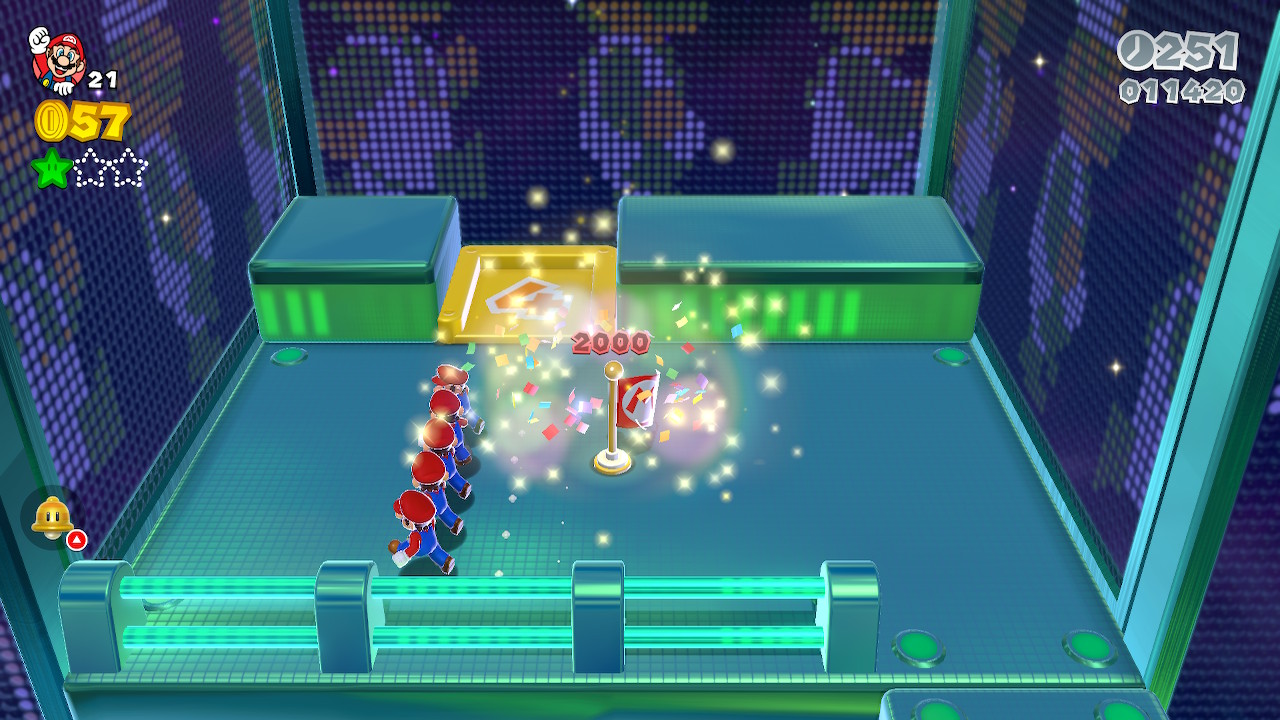Use the stored Super Bell reserve item
Image resolution: width=1280 pixels, height=720 pixels.
click(x=53, y=518)
